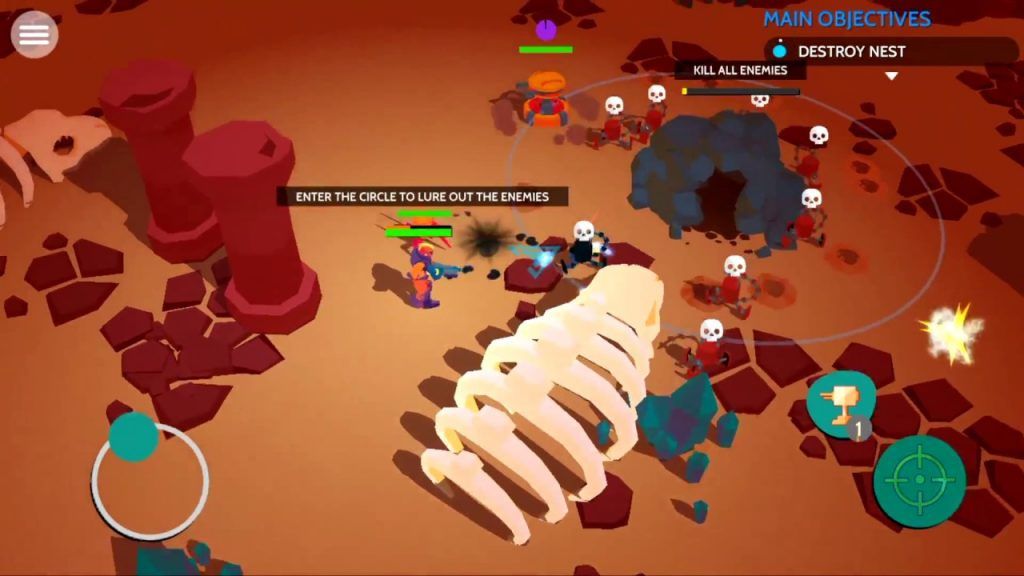The image size is (1024, 576).
Task: Tap the teal virtual joystick knob
Action: [x=134, y=437]
